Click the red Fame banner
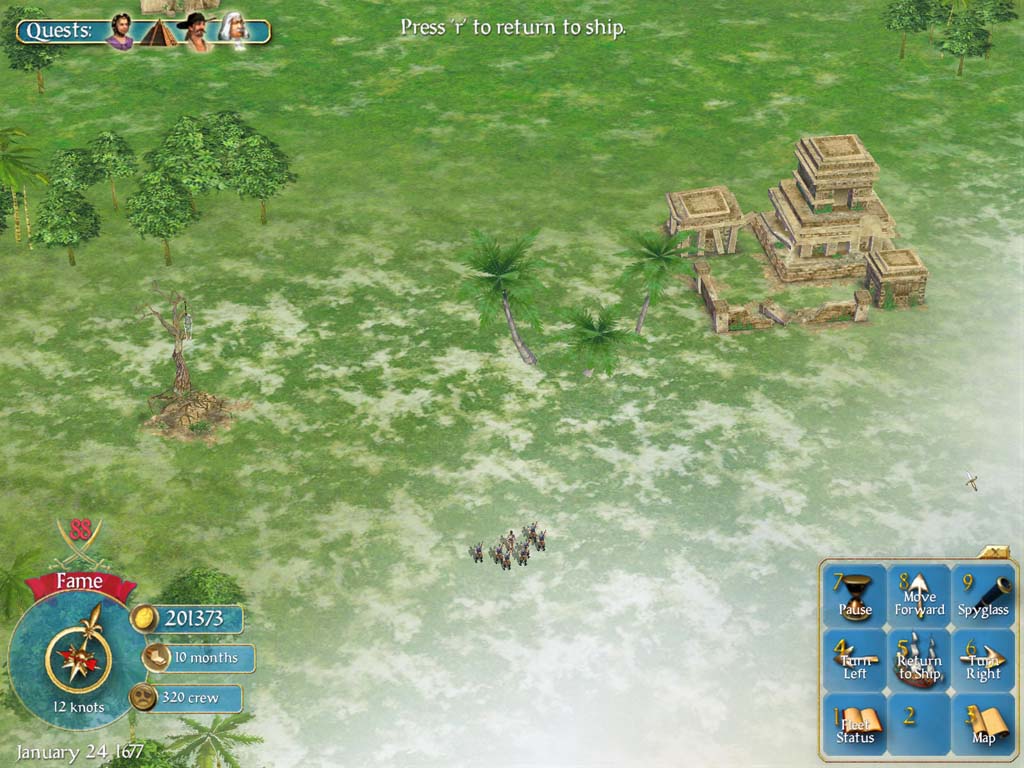1024x768 pixels. (x=79, y=583)
